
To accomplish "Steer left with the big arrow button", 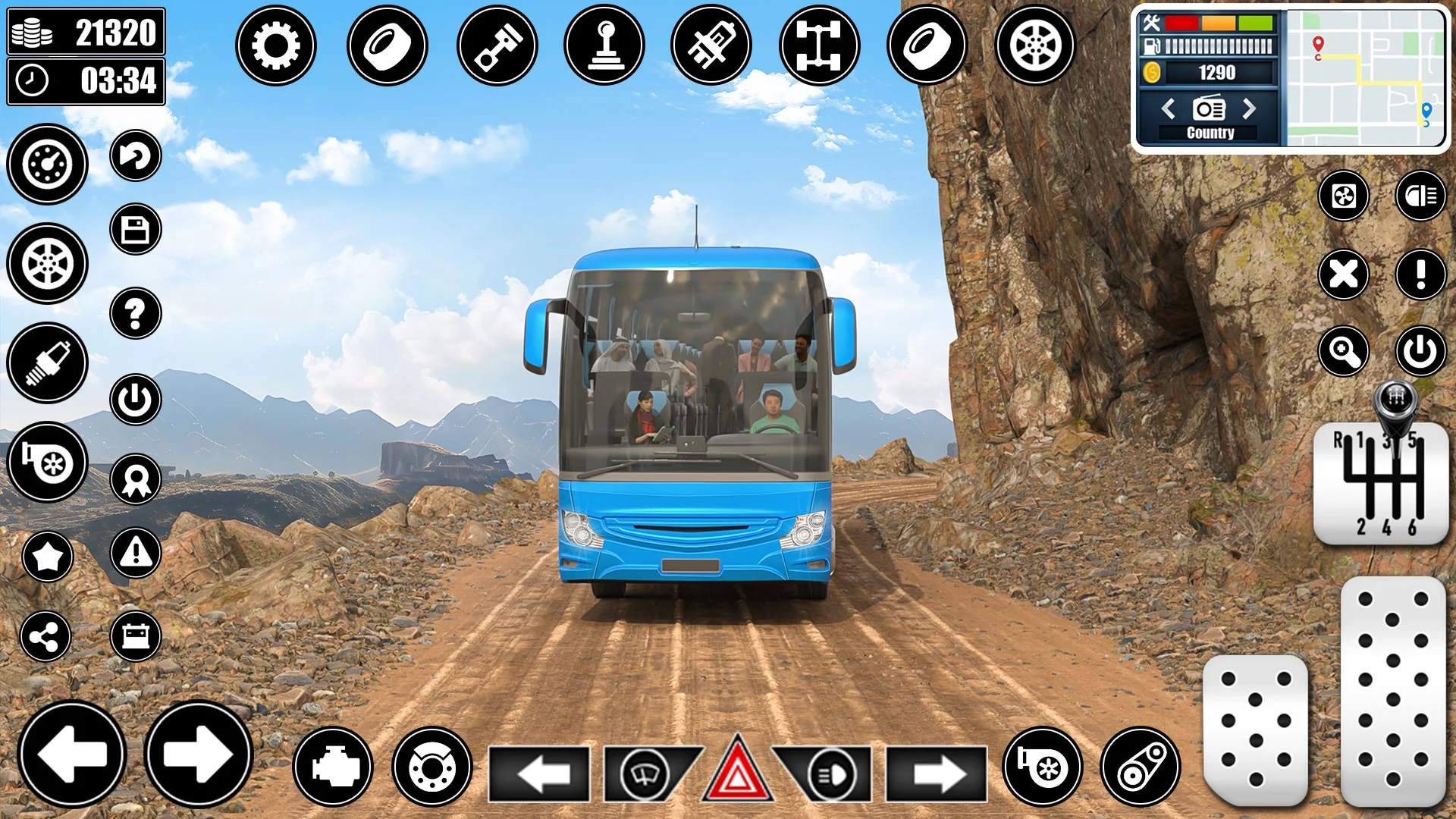I will 72,754.
